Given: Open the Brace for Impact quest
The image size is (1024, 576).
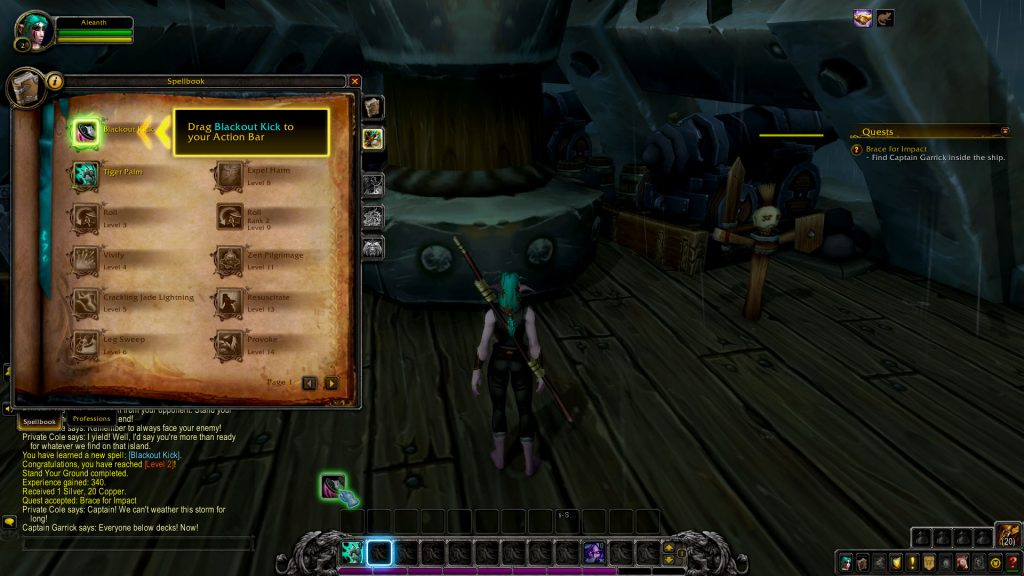Looking at the screenshot, I should (x=896, y=149).
